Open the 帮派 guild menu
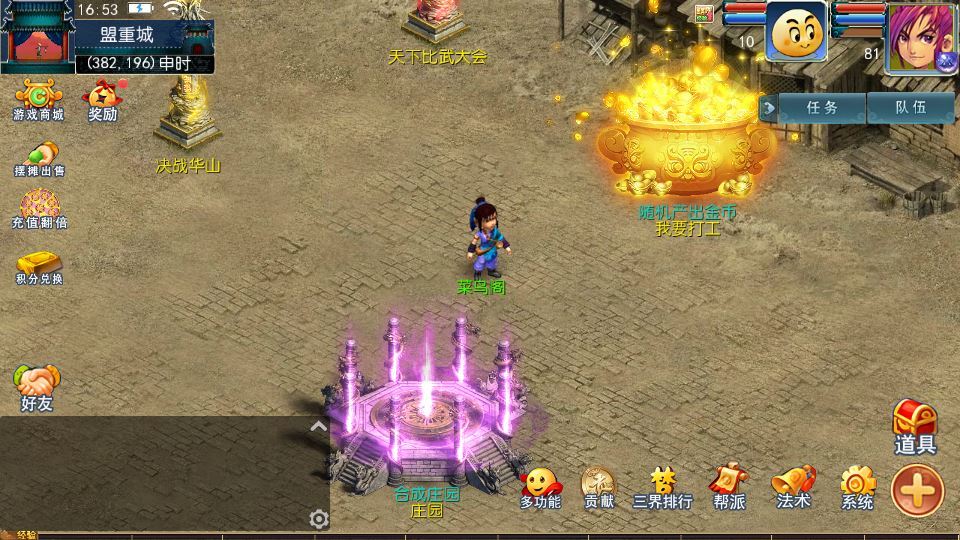The width and height of the screenshot is (960, 540). point(728,488)
